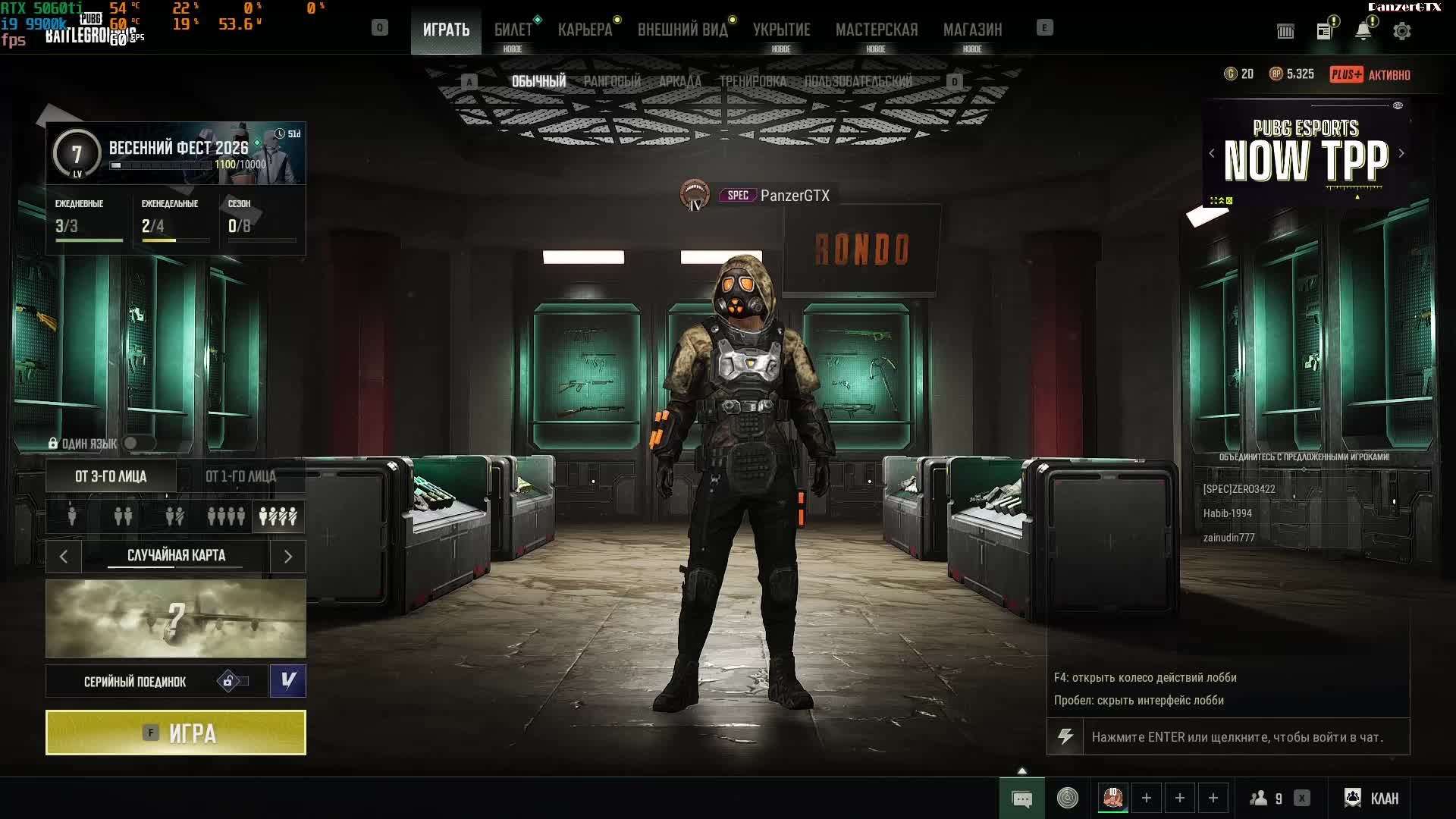Go to the МАГАЗИН store tab
Viewport: 1456px width, 819px height.
coord(972,30)
